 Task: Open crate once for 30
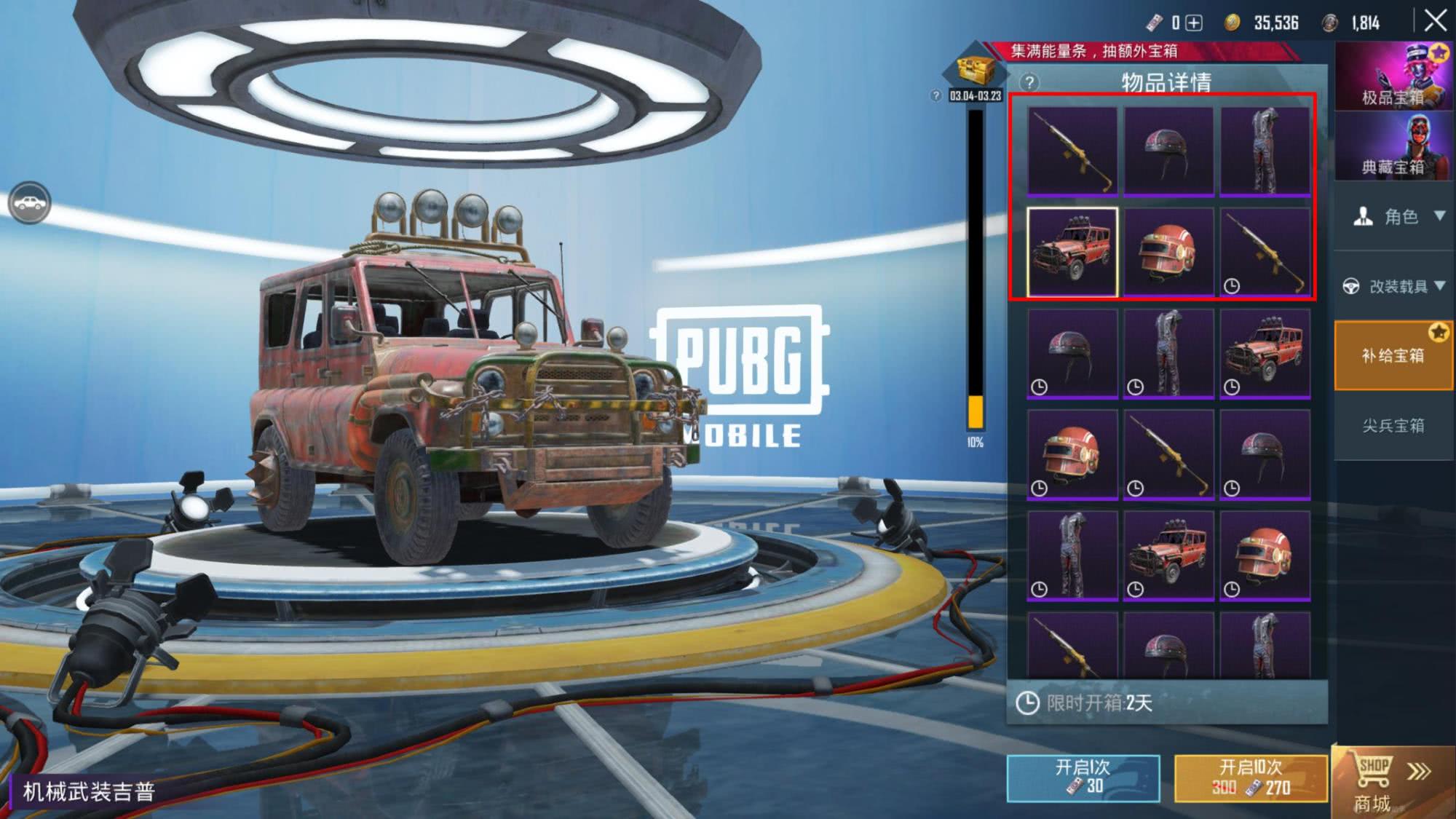1083,778
